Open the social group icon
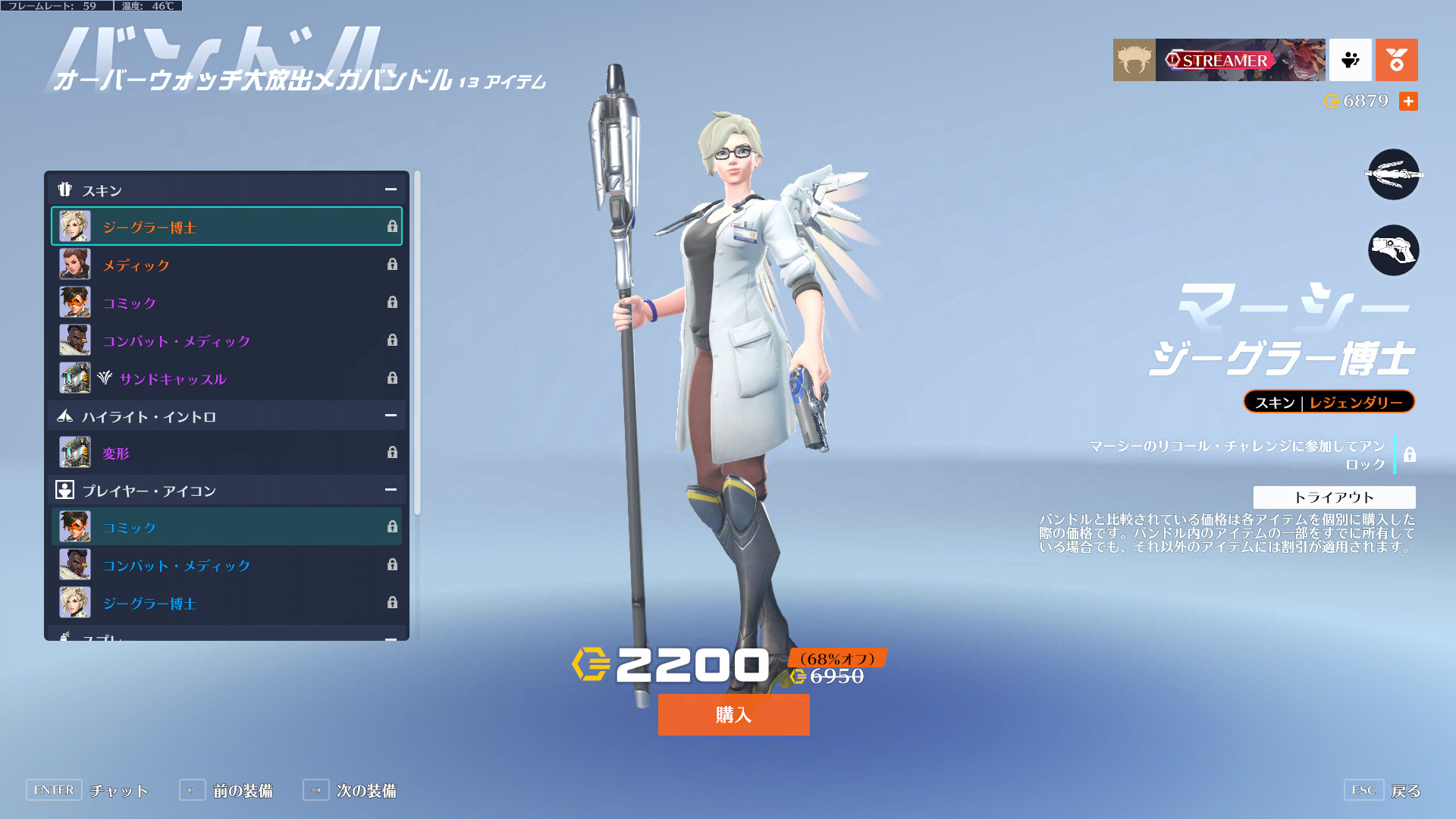The image size is (1456, 819). (x=1351, y=60)
